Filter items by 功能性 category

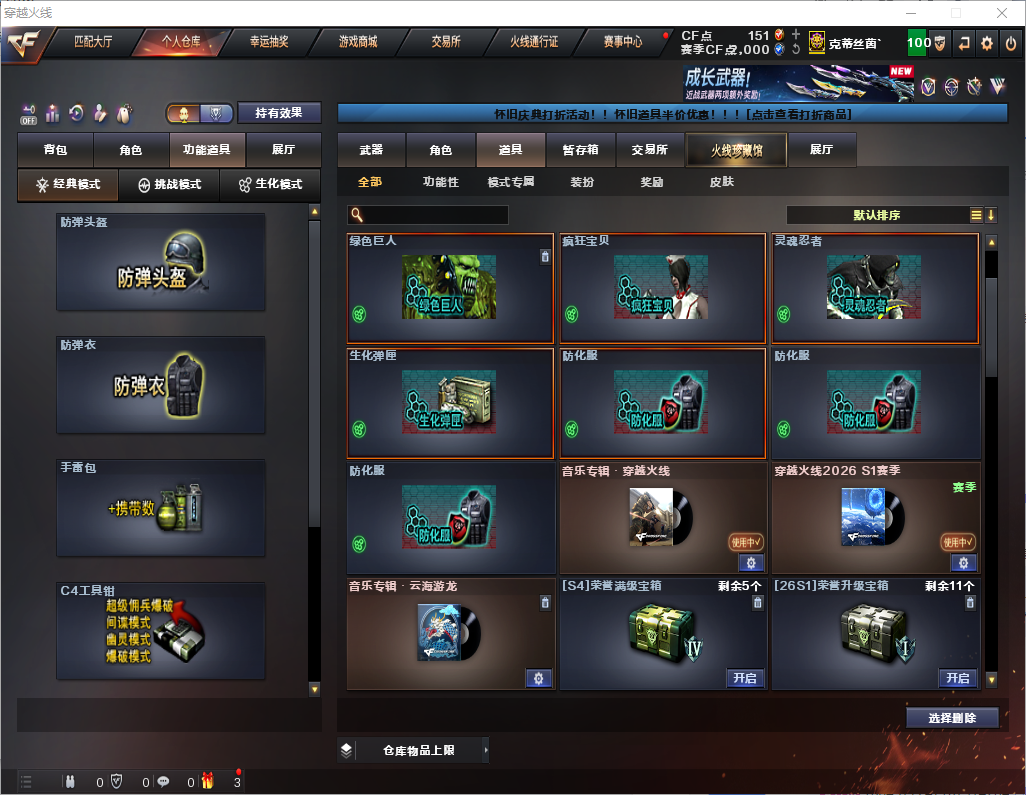[x=440, y=182]
